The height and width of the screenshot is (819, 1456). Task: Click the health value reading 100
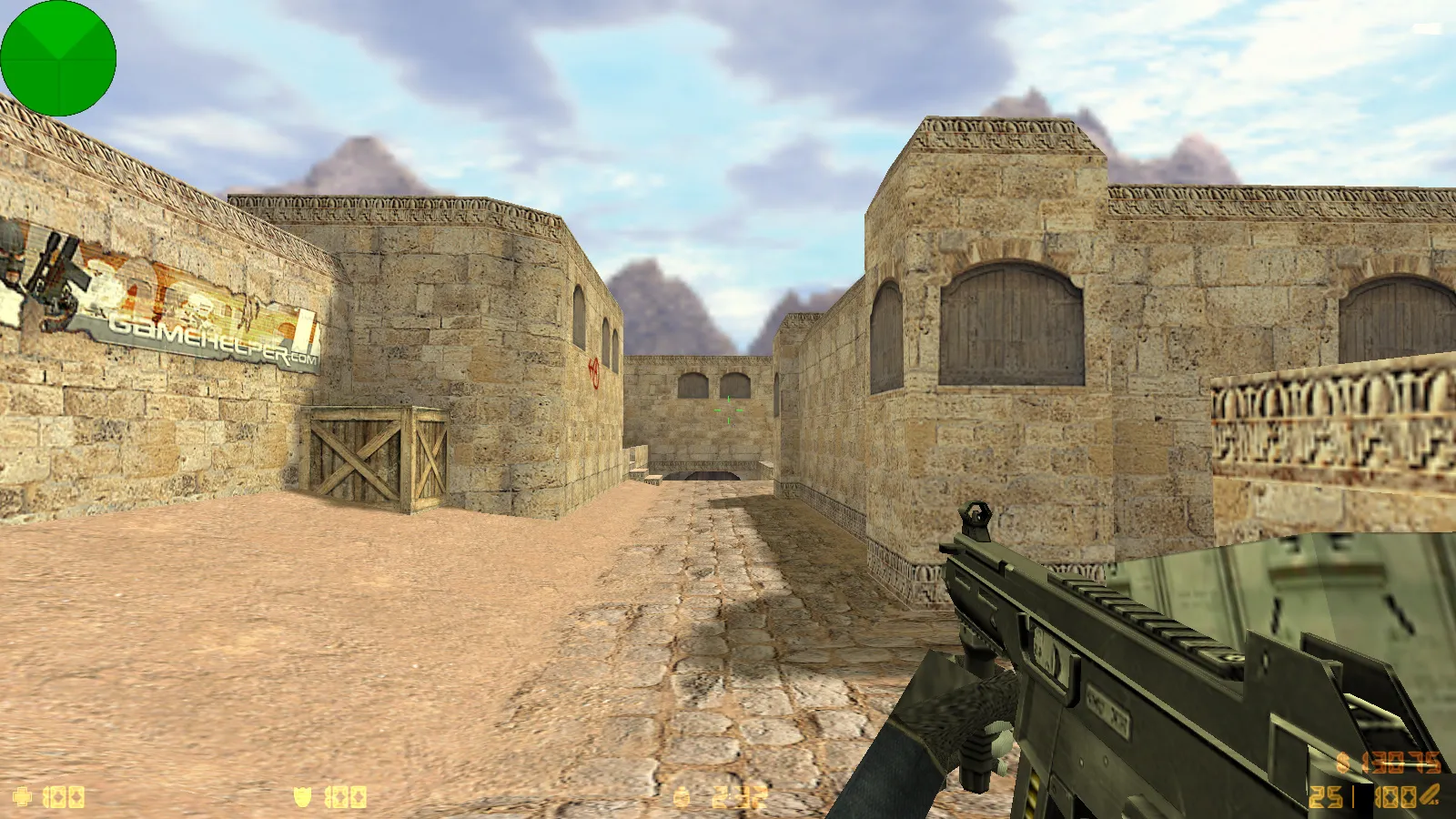pyautogui.click(x=64, y=795)
